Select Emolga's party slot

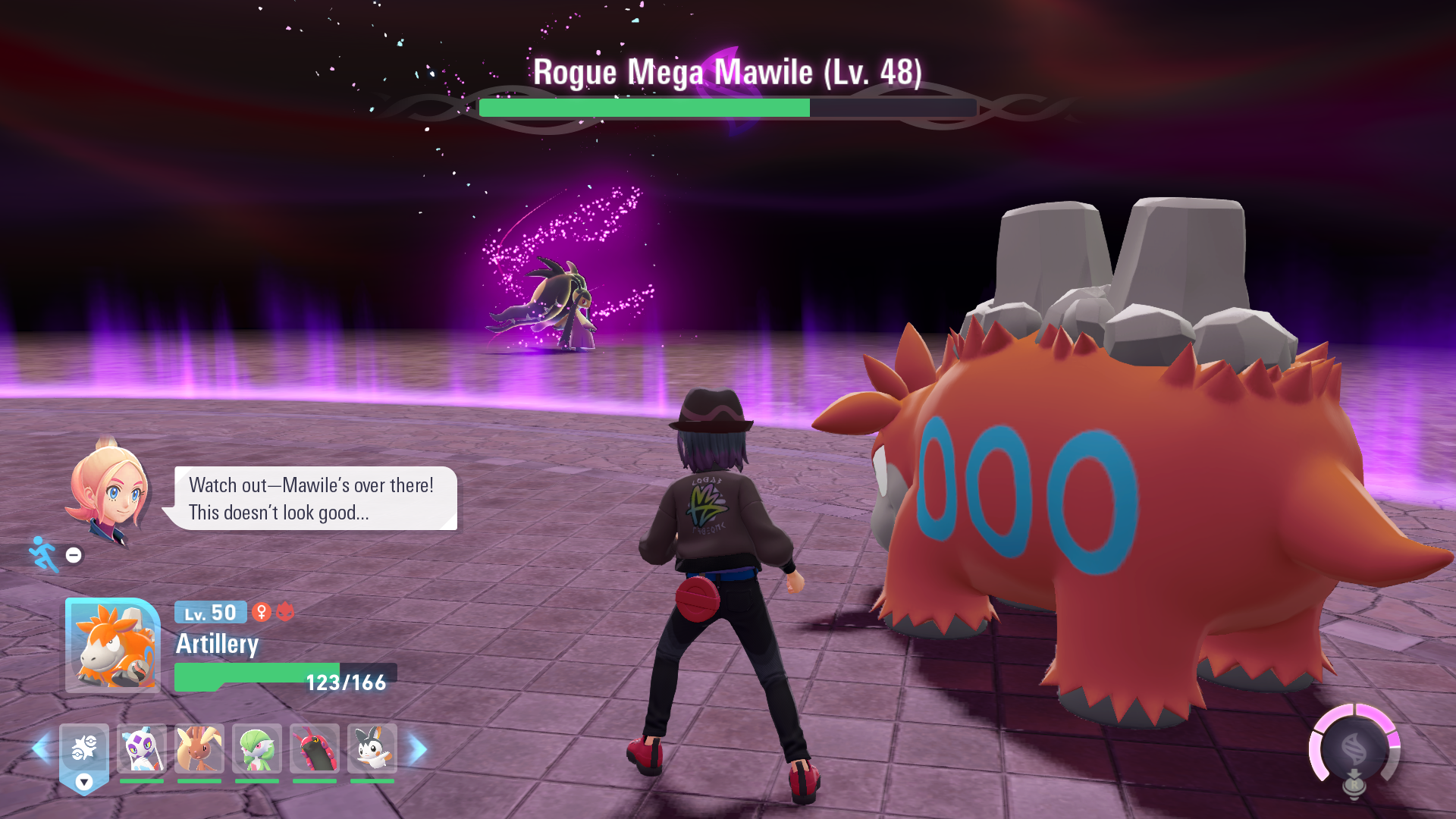tap(372, 749)
